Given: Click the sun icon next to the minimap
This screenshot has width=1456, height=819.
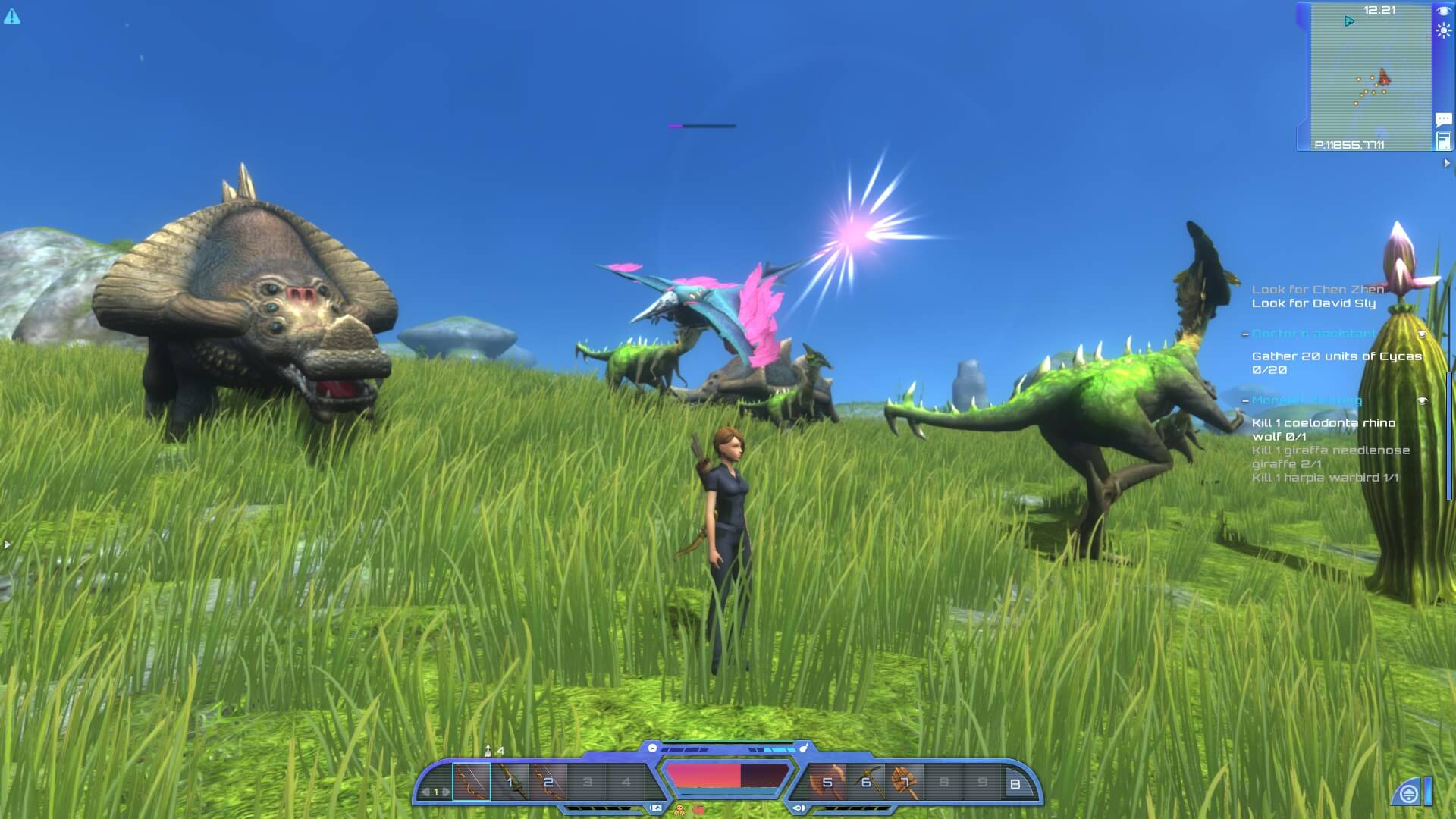Looking at the screenshot, I should [1443, 31].
